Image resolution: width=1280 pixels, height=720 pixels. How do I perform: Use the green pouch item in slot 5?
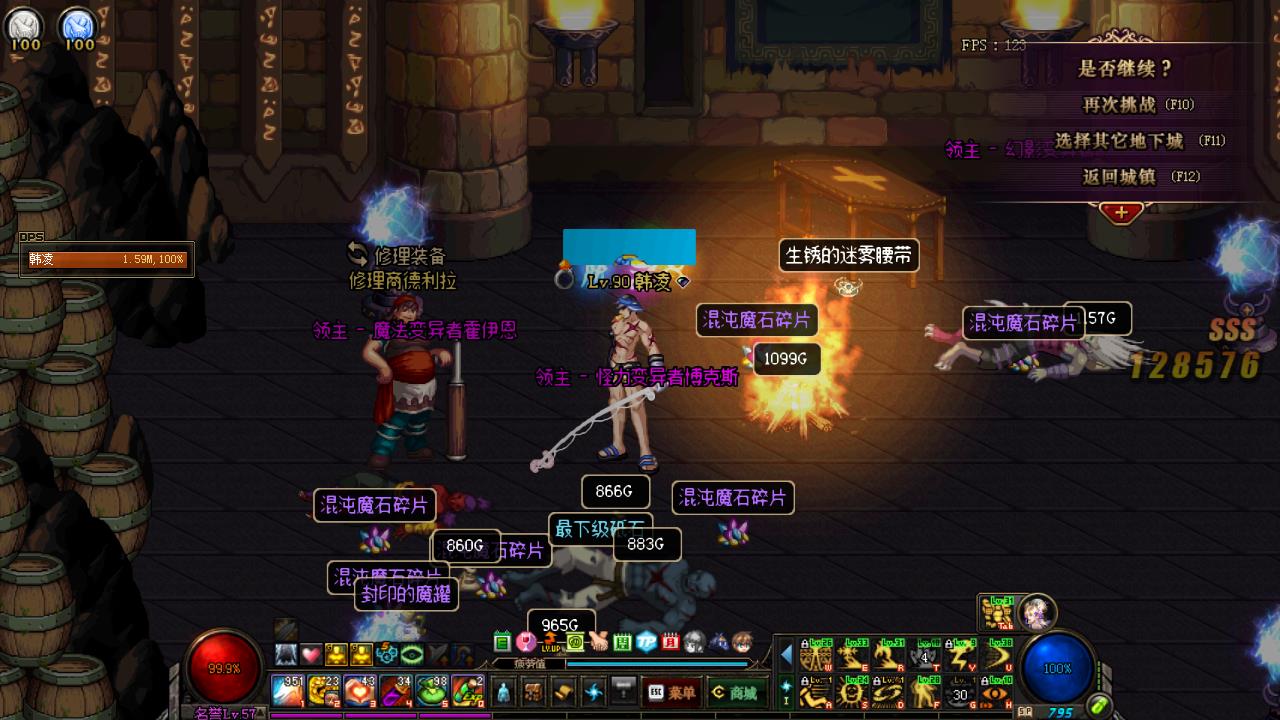(432, 691)
